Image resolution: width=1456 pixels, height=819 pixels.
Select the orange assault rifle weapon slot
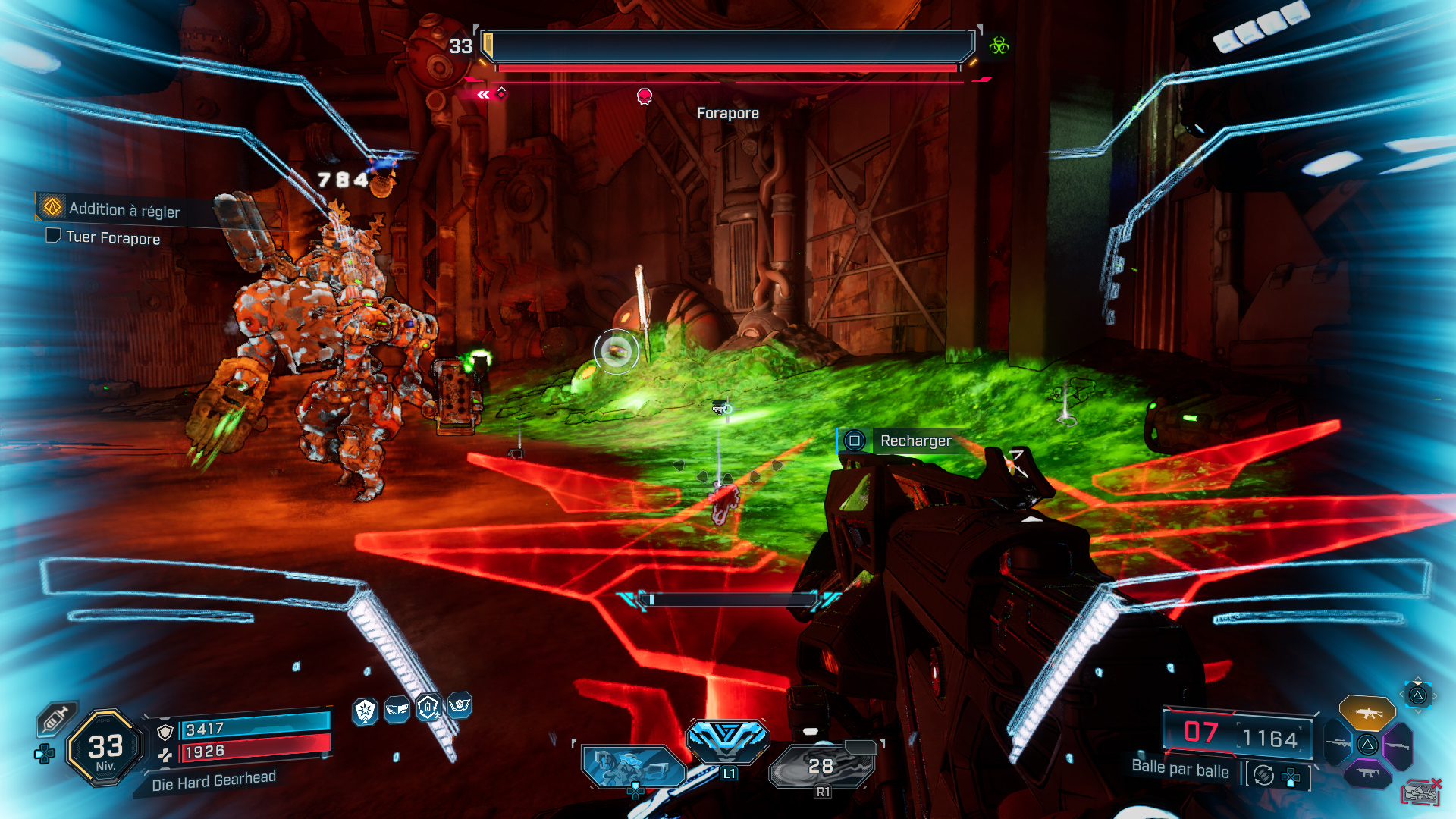click(x=1367, y=713)
